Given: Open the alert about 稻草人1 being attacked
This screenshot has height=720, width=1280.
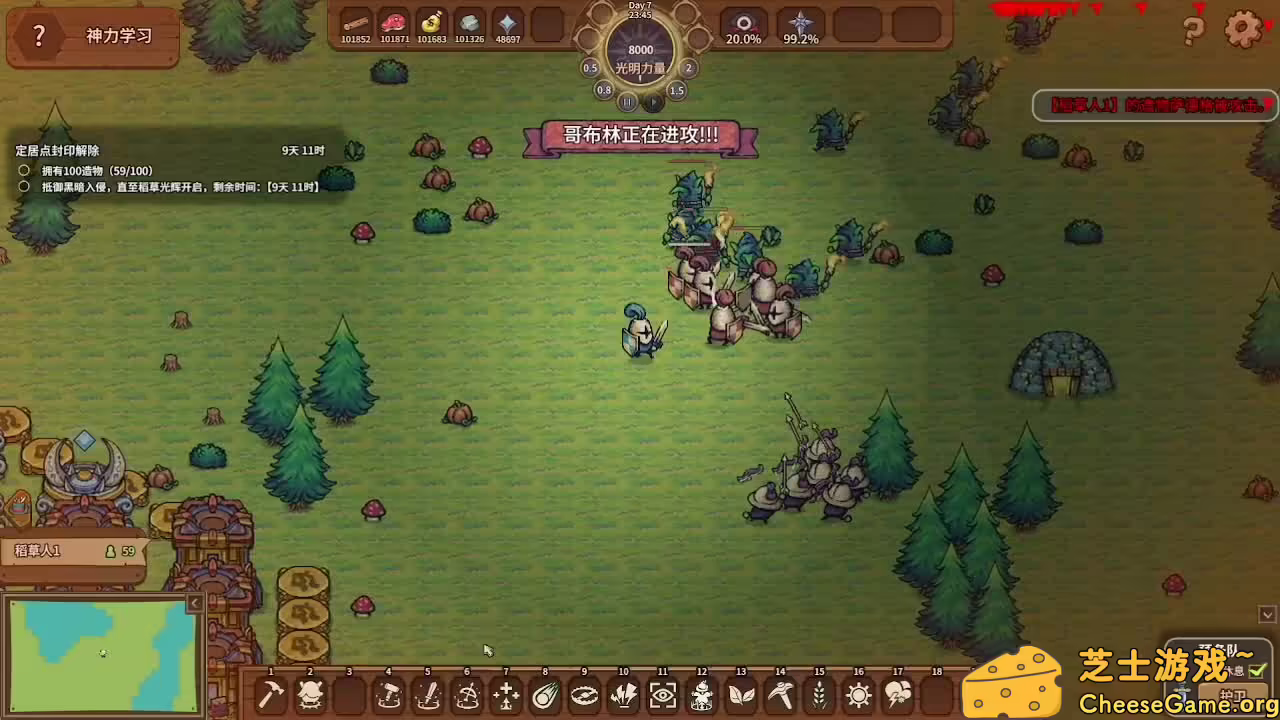Looking at the screenshot, I should [x=1155, y=105].
